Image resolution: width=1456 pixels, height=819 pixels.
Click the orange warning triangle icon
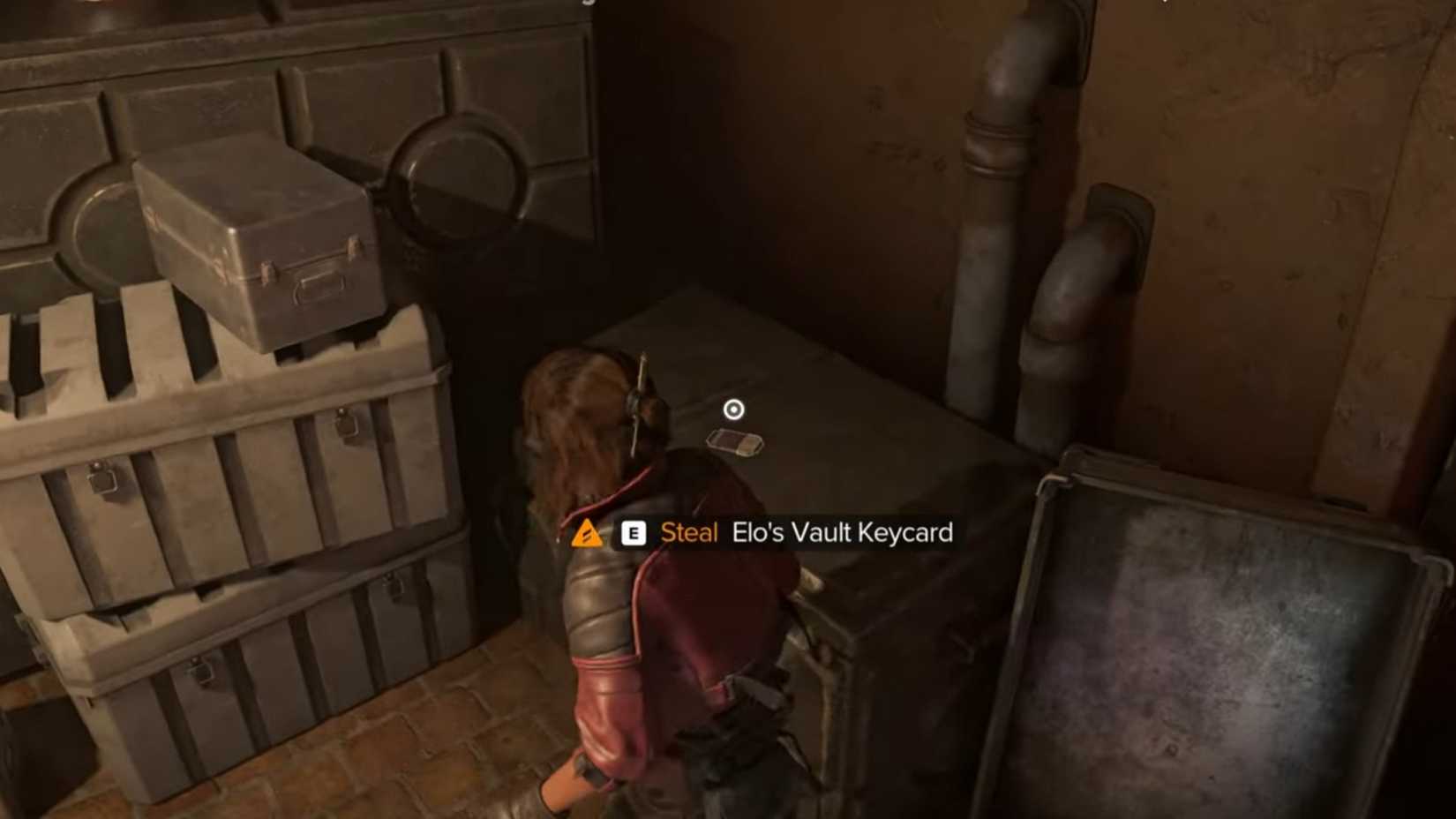(x=587, y=533)
